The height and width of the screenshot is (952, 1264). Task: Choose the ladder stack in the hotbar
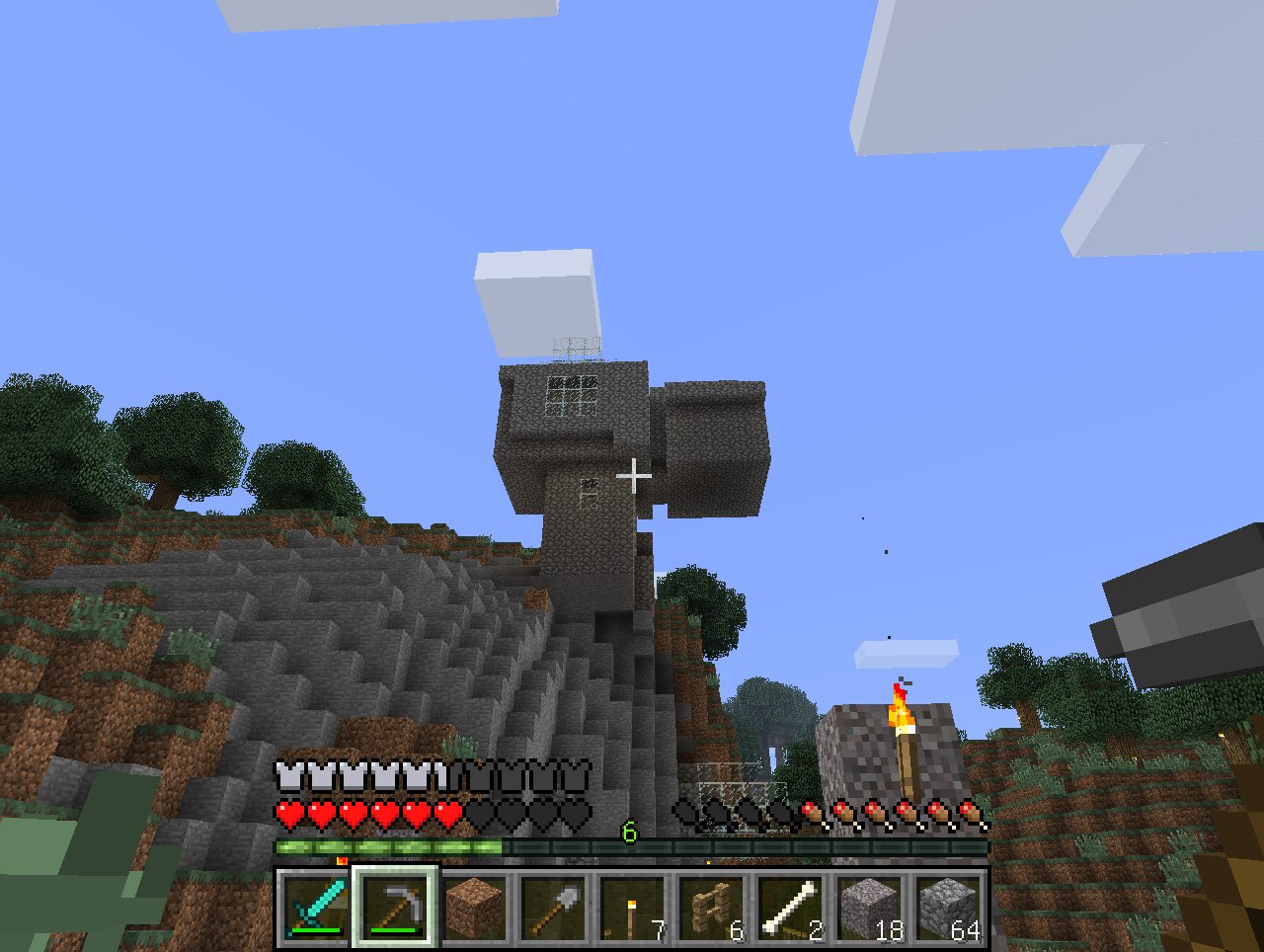click(711, 908)
